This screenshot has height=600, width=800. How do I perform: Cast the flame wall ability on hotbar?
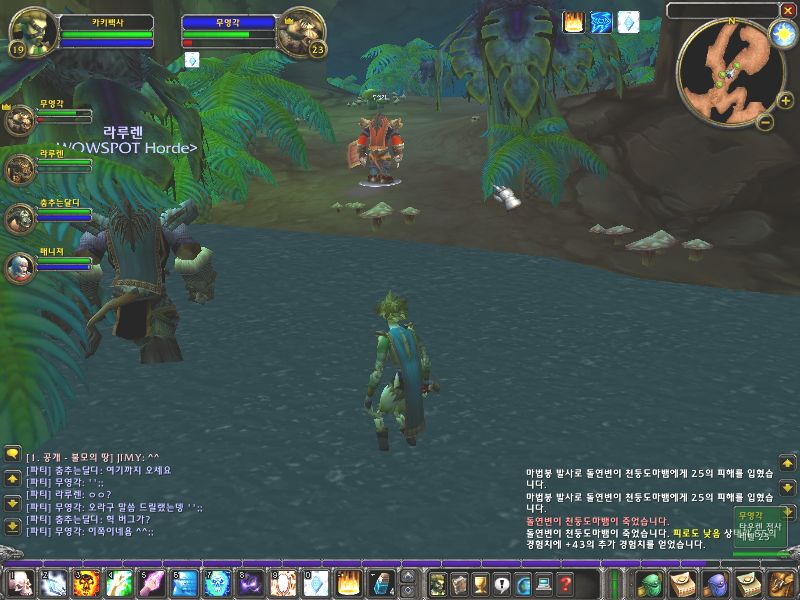tap(348, 583)
